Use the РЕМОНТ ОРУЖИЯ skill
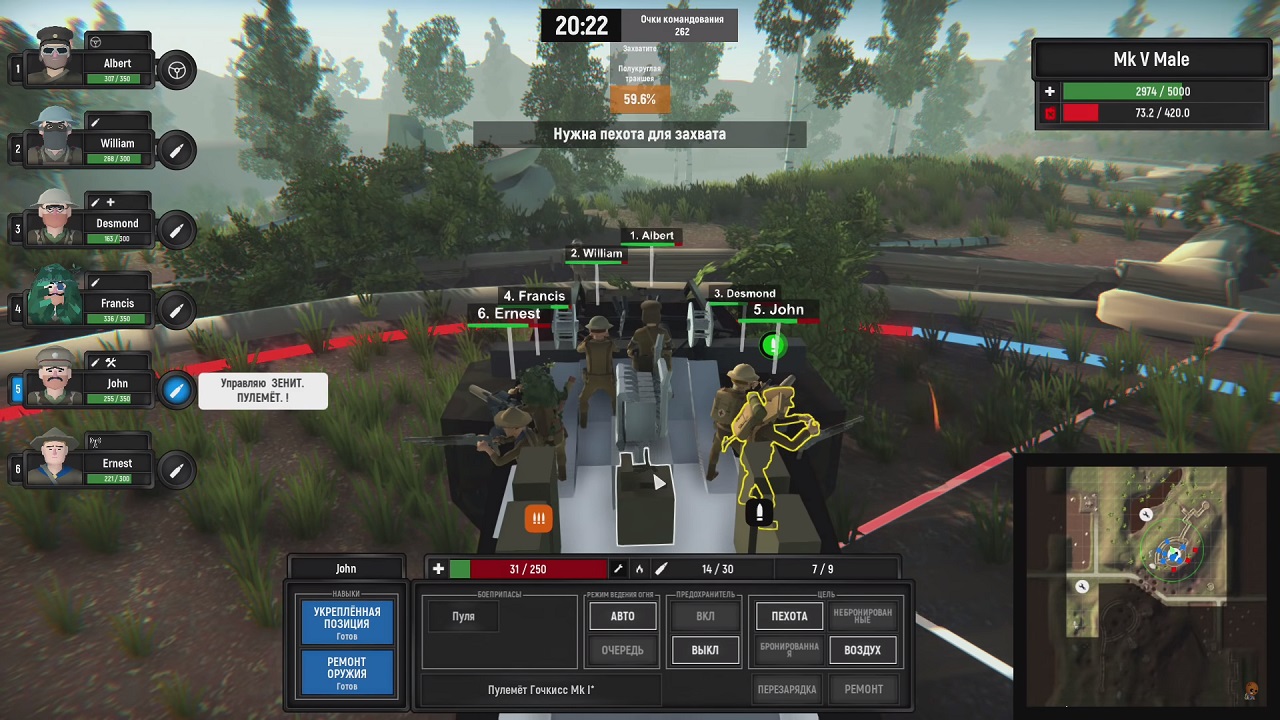The width and height of the screenshot is (1280, 720). 347,673
